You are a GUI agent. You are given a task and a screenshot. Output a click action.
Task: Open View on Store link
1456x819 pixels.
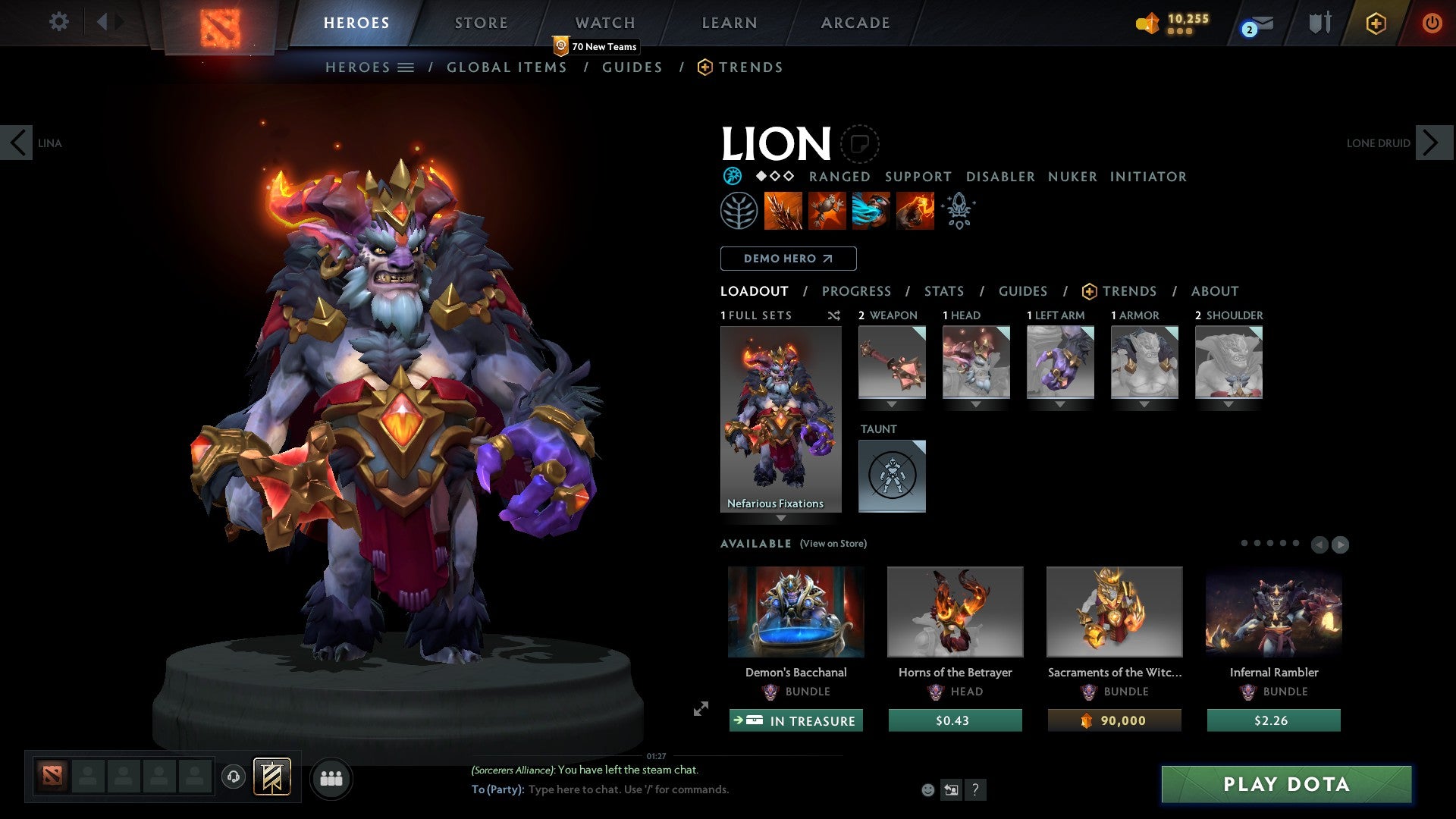[833, 544]
